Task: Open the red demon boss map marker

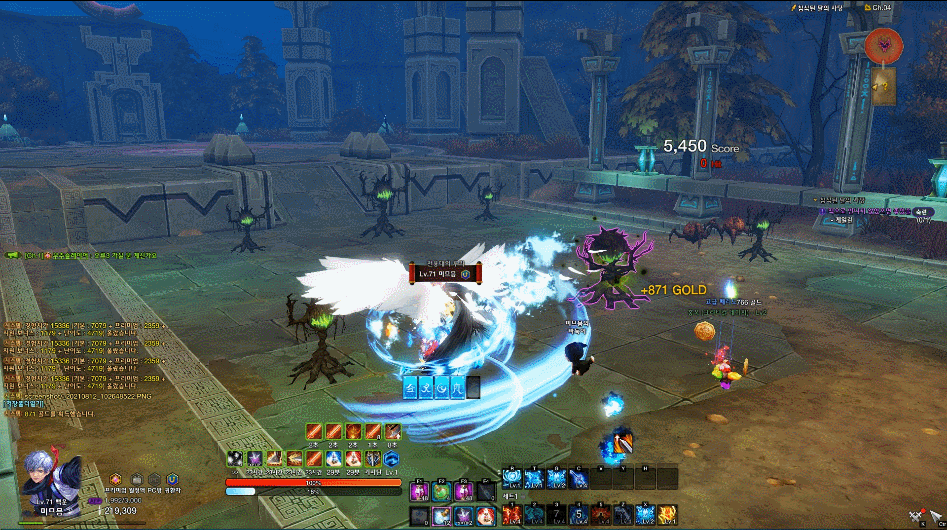Action: [884, 44]
